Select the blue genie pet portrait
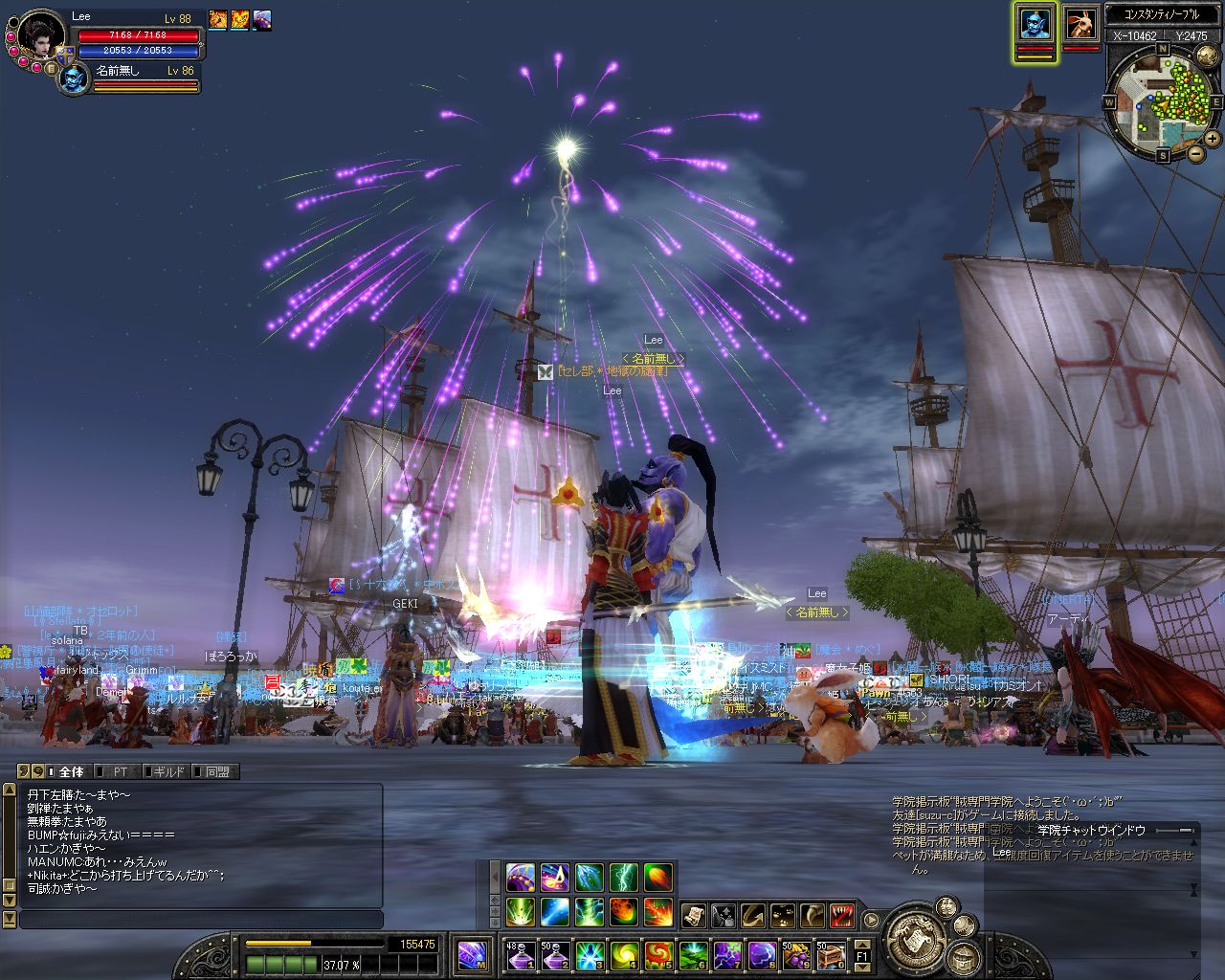Image resolution: width=1225 pixels, height=980 pixels. click(x=1035, y=25)
